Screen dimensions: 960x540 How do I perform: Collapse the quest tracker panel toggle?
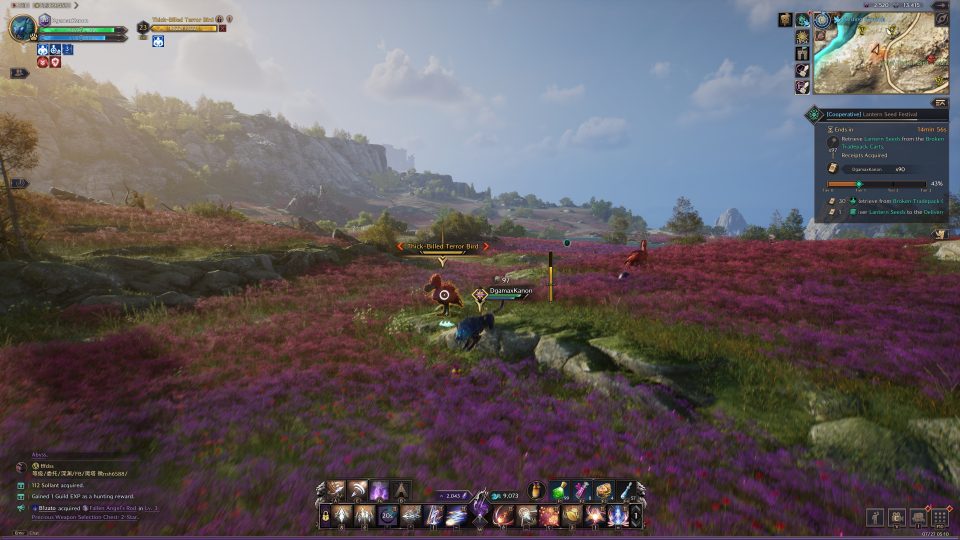tap(939, 102)
